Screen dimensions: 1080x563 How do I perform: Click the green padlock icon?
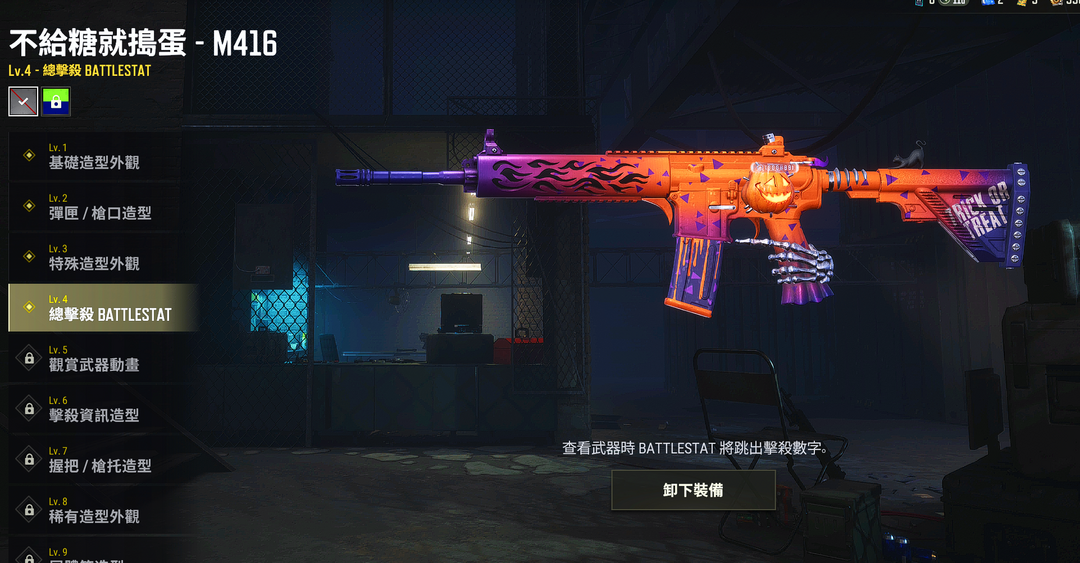coord(56,100)
